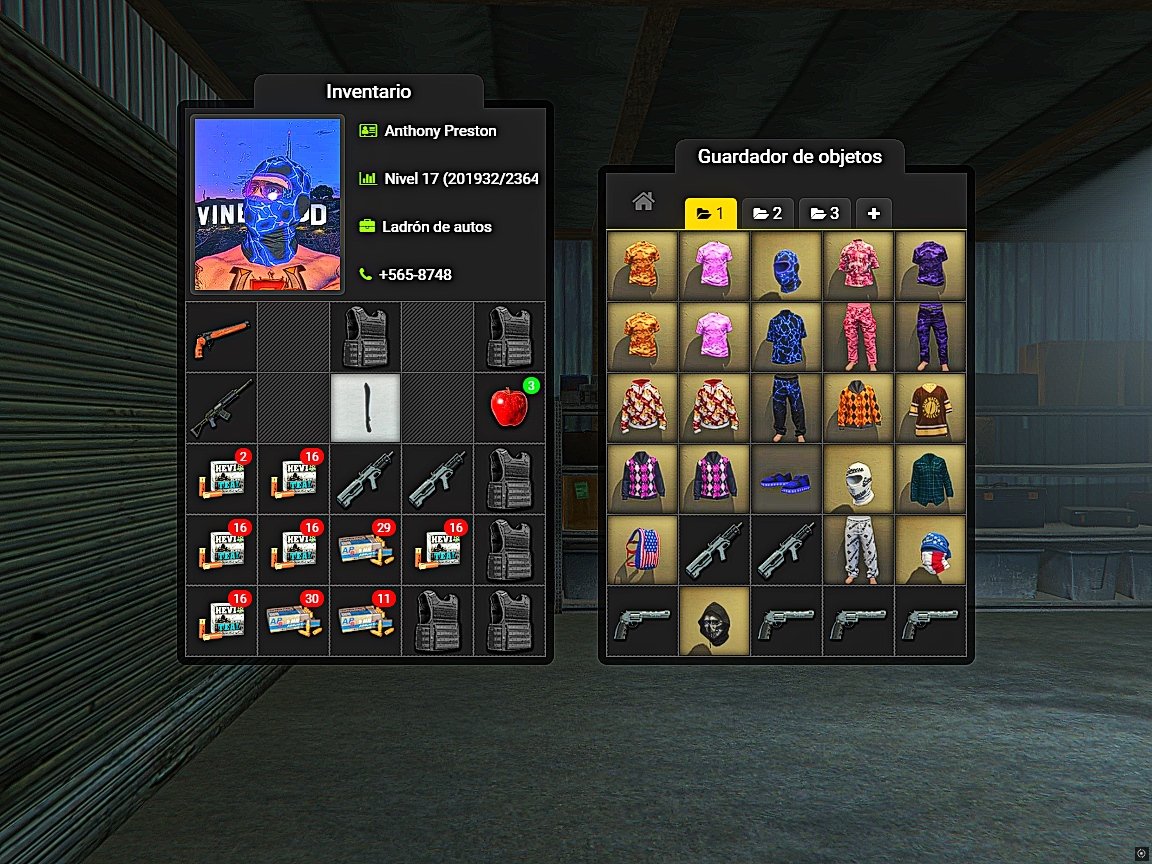The width and height of the screenshot is (1152, 864).
Task: Choose the highlighted black baton slot
Action: click(366, 408)
